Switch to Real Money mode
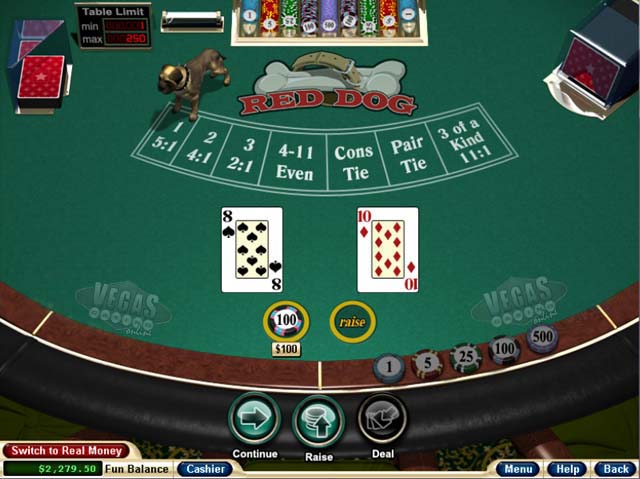 coord(67,451)
